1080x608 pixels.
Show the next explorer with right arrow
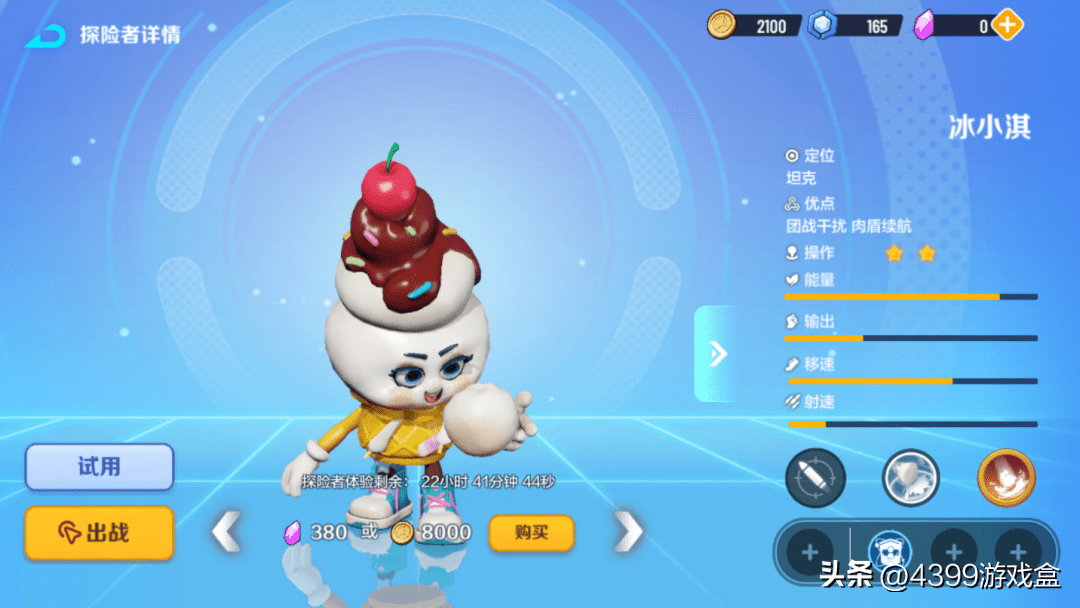click(x=628, y=532)
